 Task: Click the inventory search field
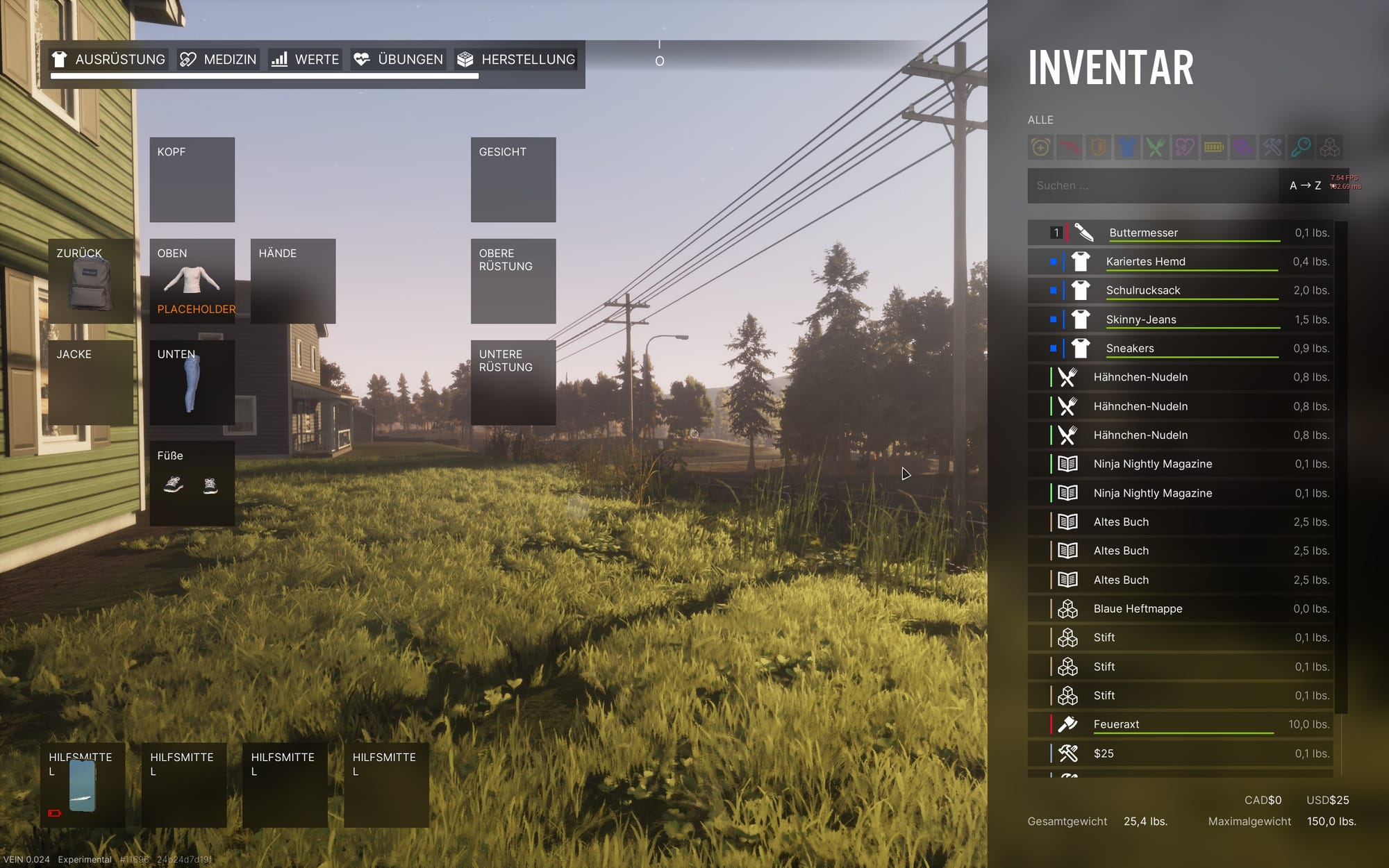pyautogui.click(x=1153, y=185)
